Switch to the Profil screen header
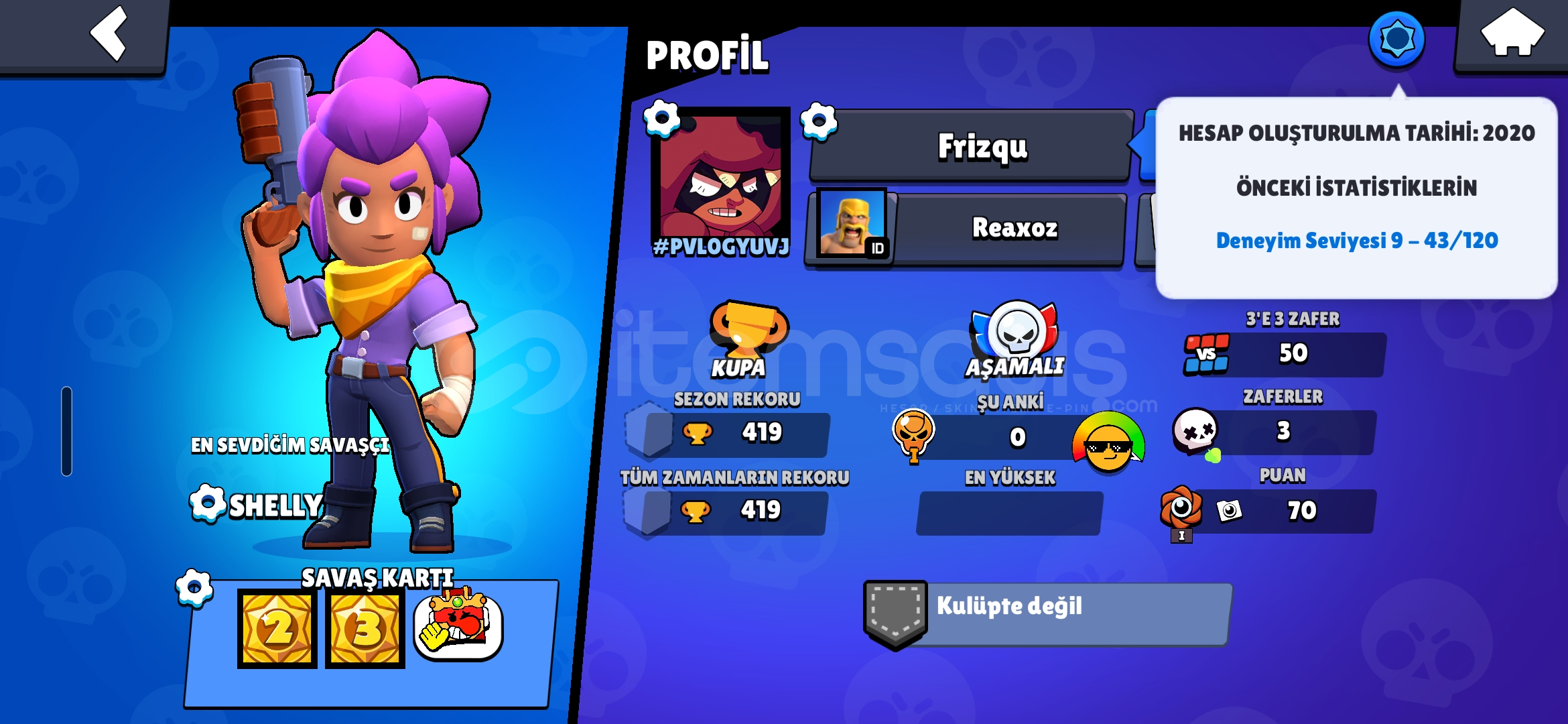The image size is (1568, 724). click(x=707, y=55)
